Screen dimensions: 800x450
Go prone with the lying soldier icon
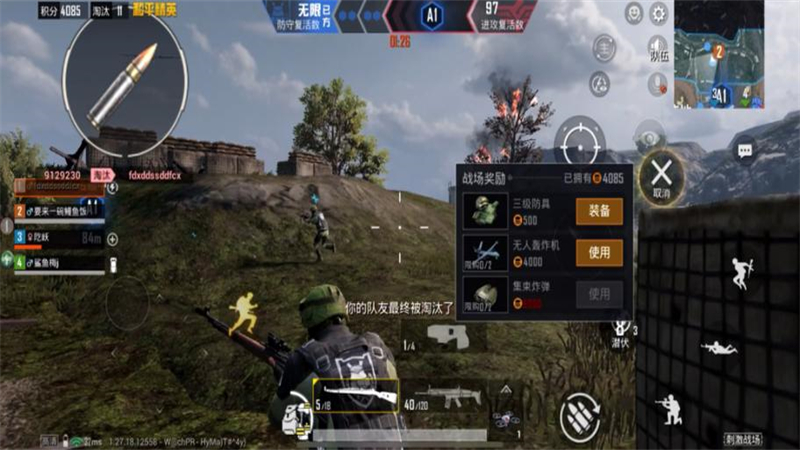pos(718,348)
